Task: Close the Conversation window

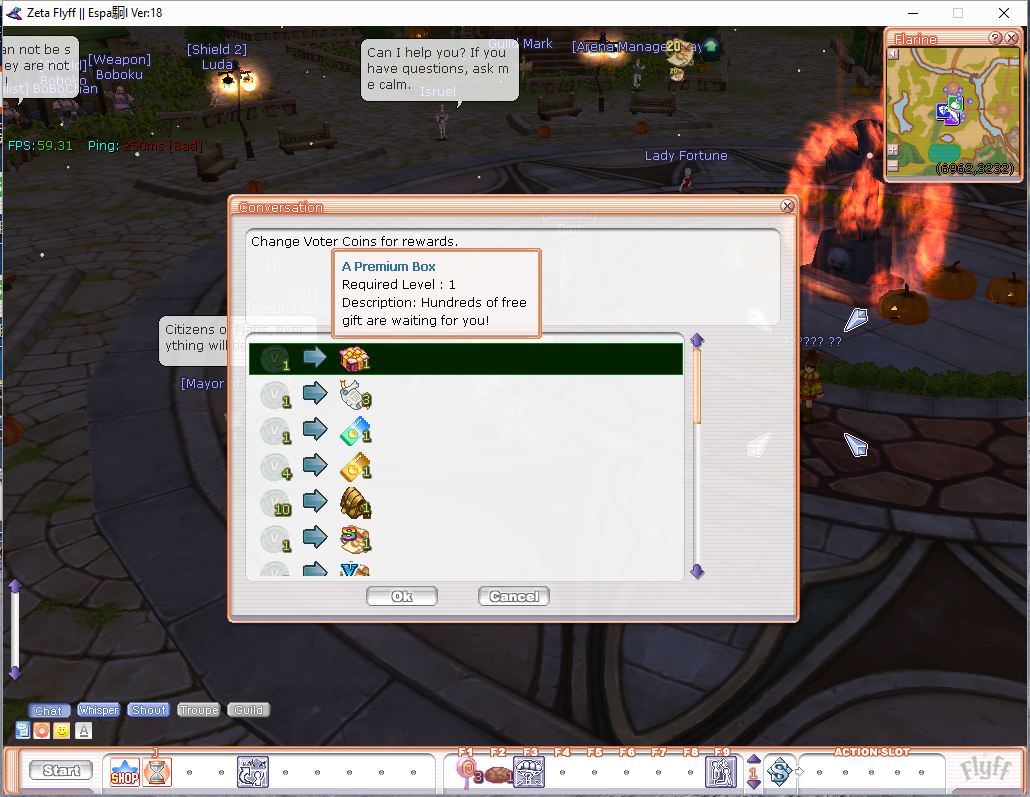Action: pos(787,206)
